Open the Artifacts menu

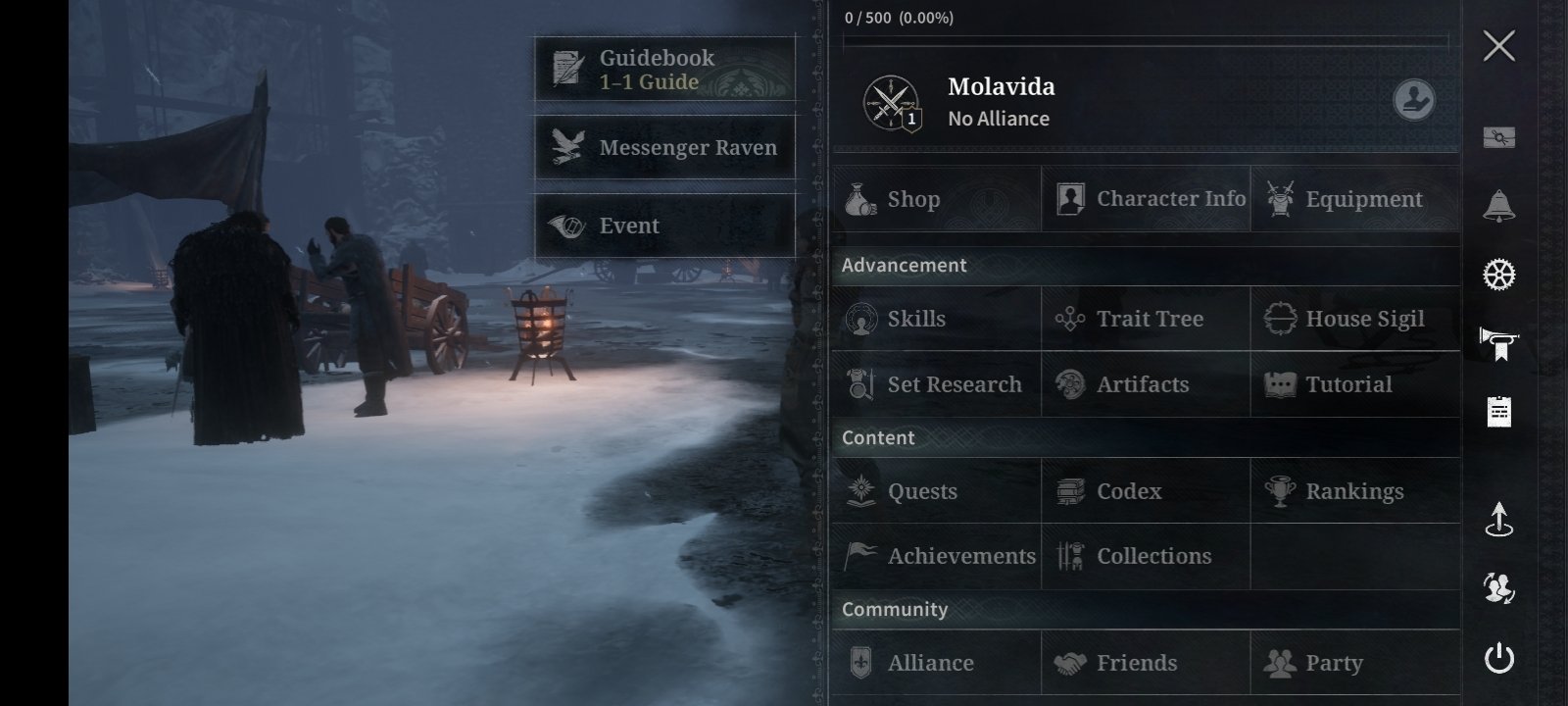coord(1146,384)
